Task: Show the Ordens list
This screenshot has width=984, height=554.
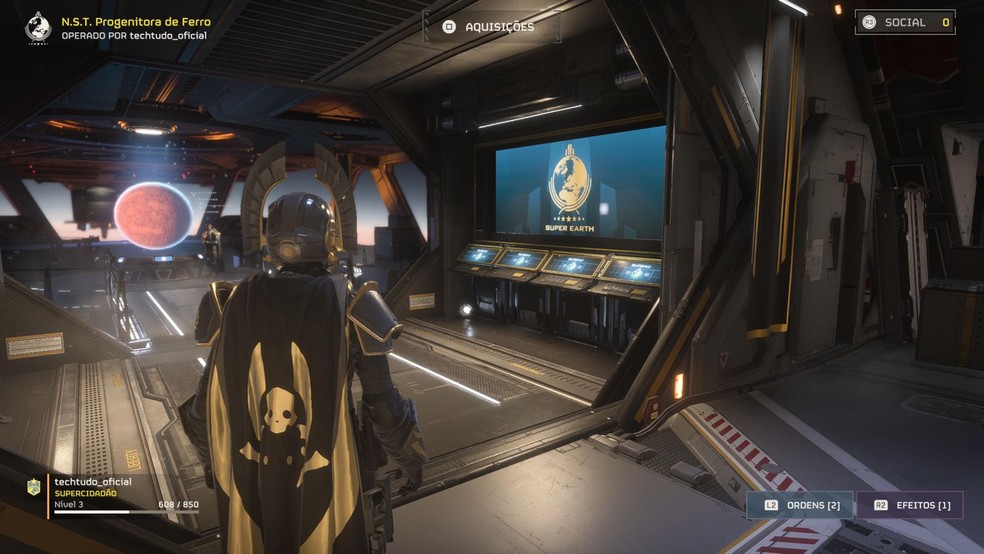Action: click(x=800, y=505)
